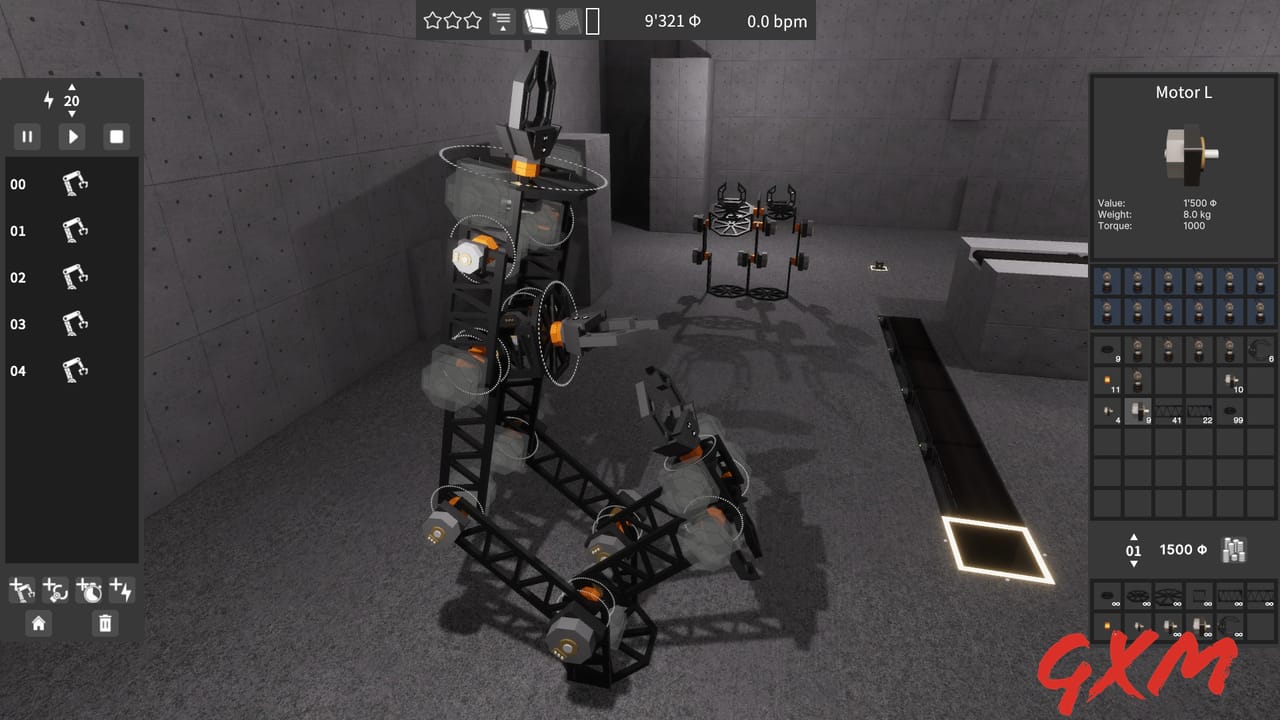
Task: Open the filter list dropdown in top toolbar
Action: [x=501, y=20]
